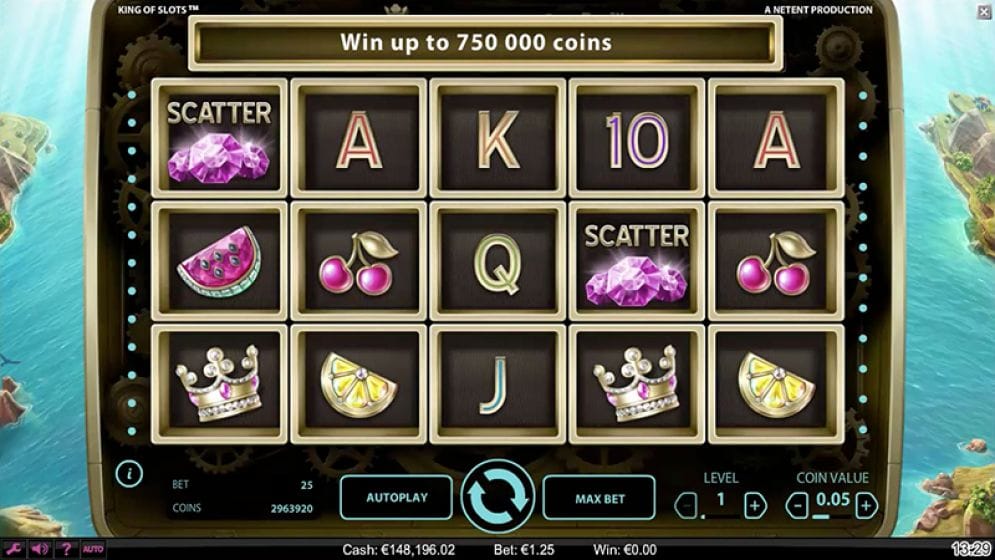Lower the Coin Value with minus

point(798,503)
